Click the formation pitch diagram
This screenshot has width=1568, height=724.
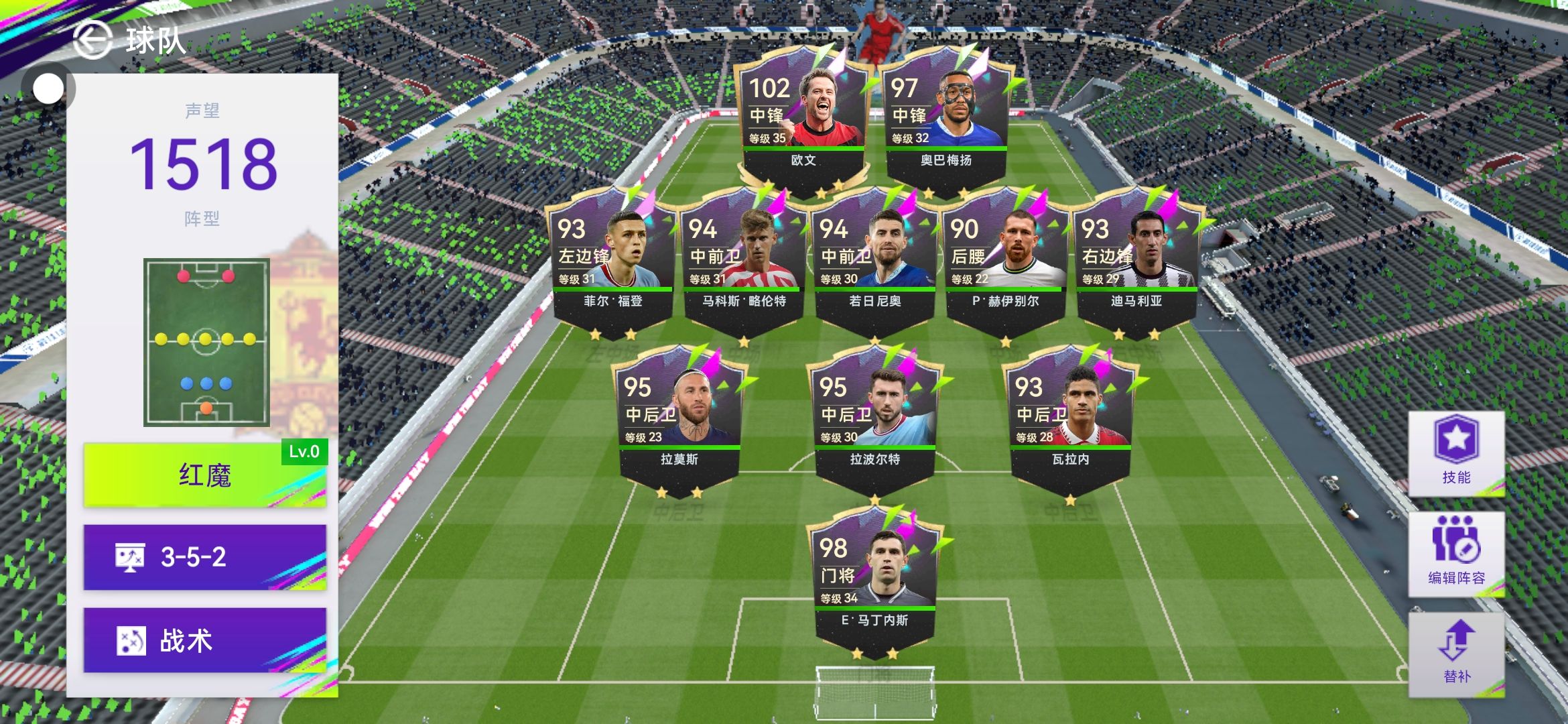(206, 342)
